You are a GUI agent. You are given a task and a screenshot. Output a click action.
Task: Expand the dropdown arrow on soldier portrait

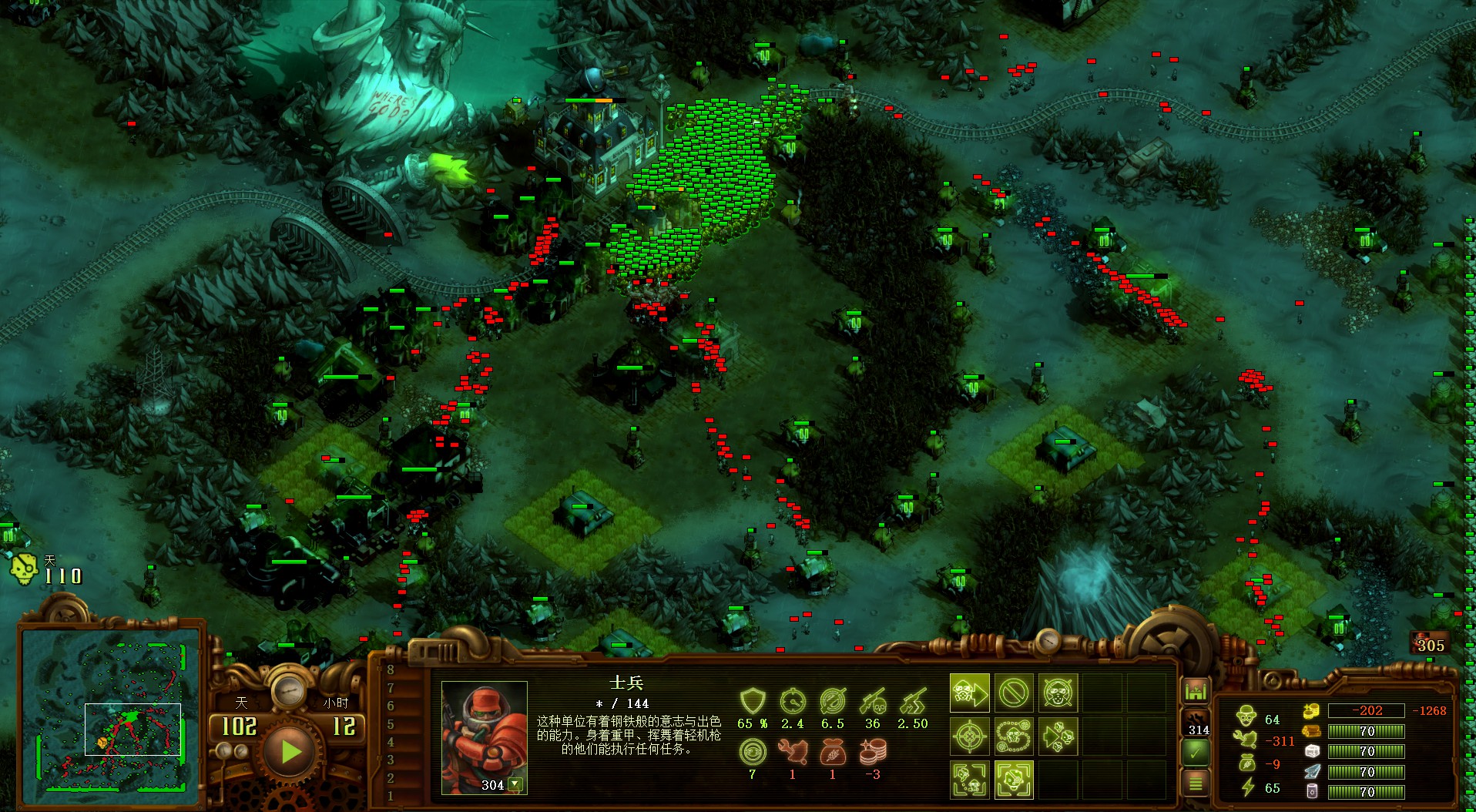pyautogui.click(x=515, y=784)
